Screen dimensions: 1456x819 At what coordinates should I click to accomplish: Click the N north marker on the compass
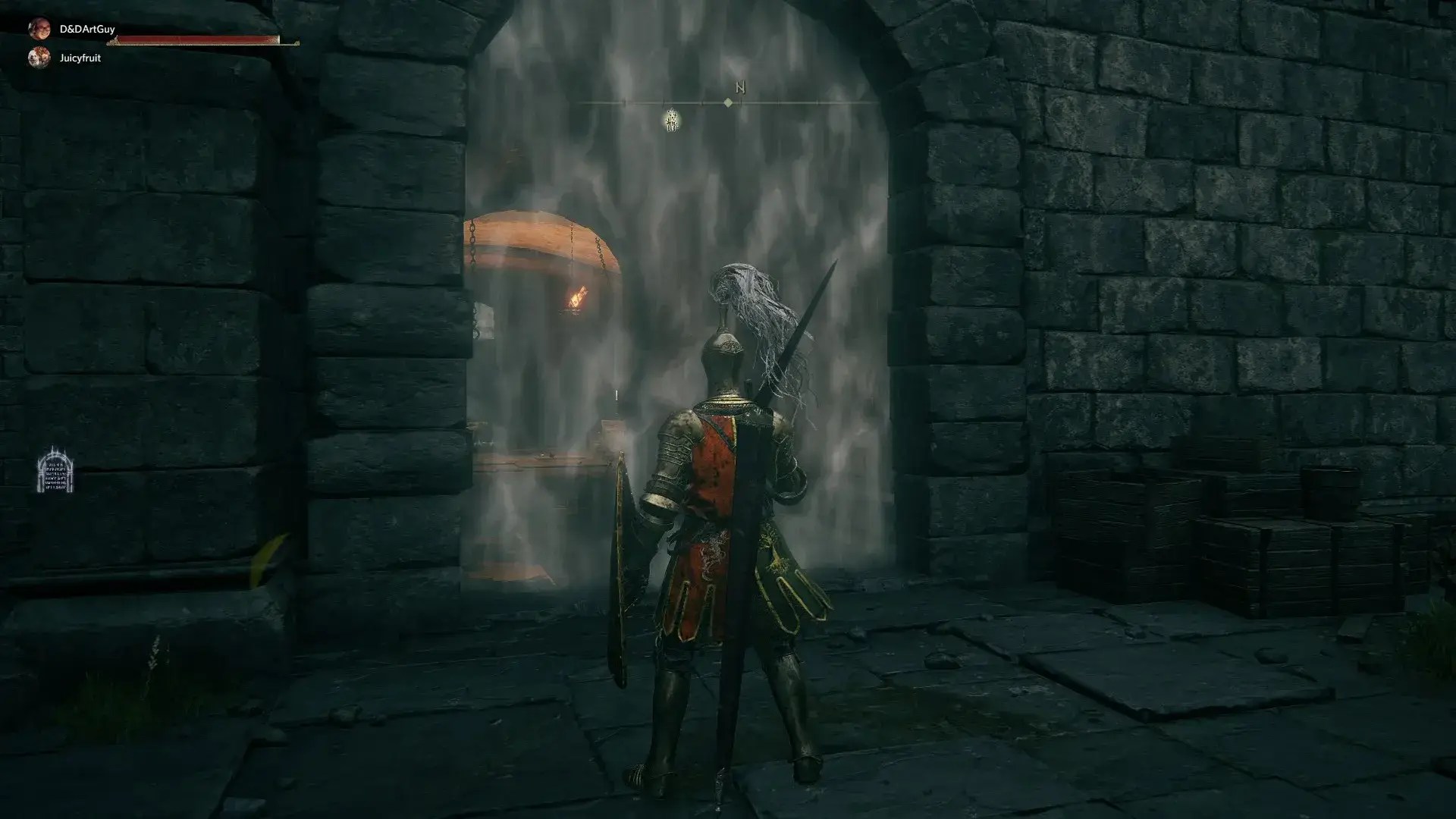(x=741, y=87)
